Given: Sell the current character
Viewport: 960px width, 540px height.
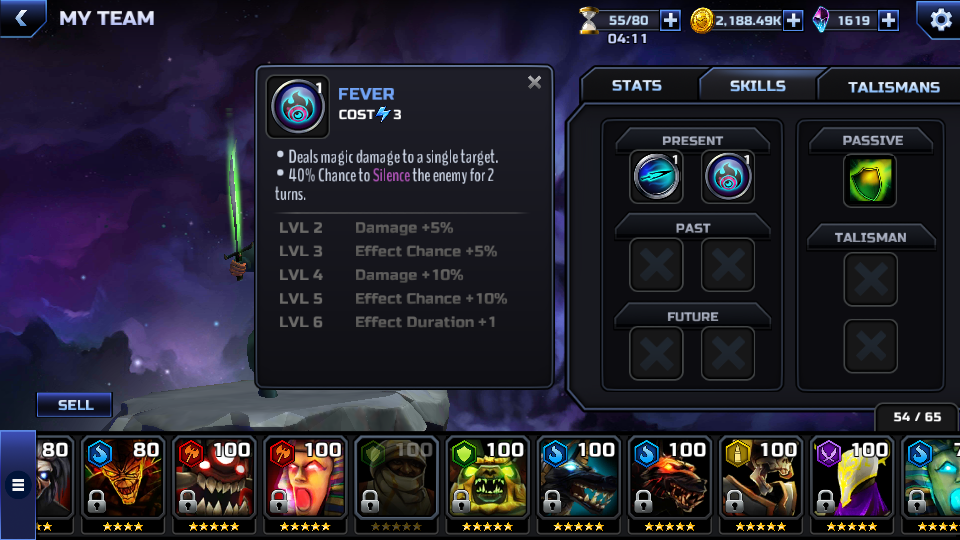Looking at the screenshot, I should [75, 405].
